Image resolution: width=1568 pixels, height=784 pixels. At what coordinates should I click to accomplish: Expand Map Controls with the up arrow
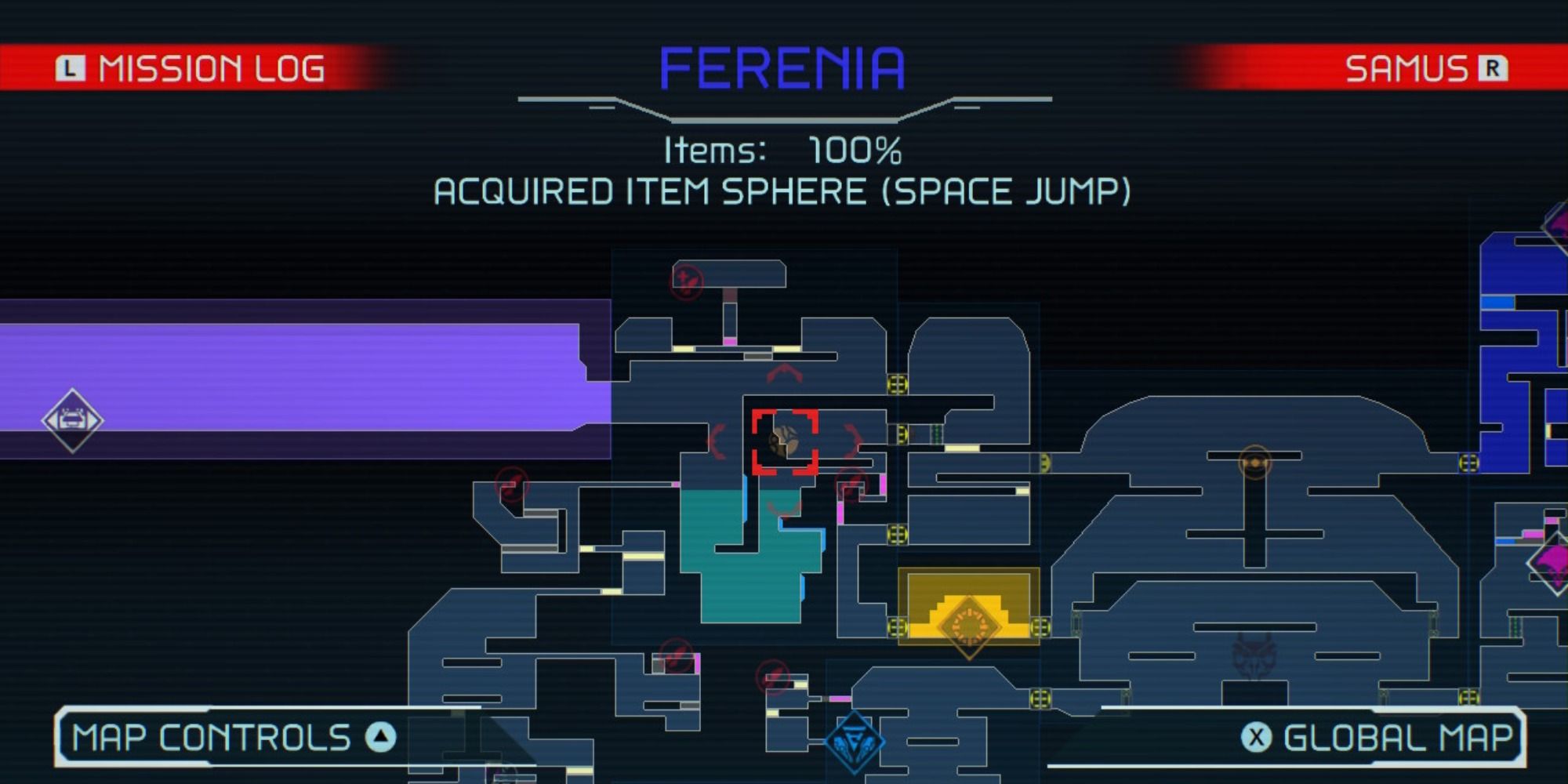pyautogui.click(x=377, y=735)
